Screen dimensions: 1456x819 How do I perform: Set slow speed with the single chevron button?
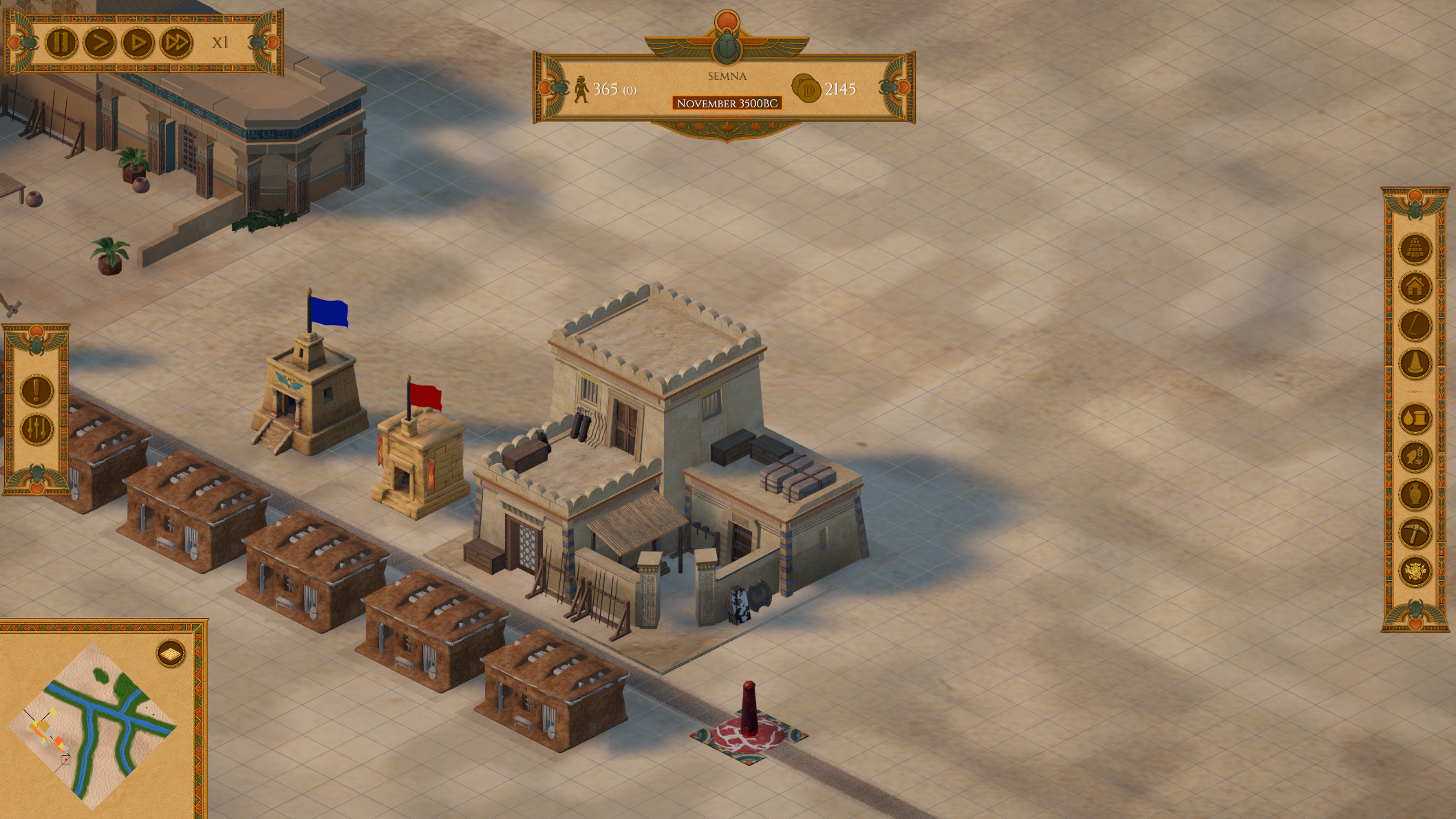(x=99, y=43)
